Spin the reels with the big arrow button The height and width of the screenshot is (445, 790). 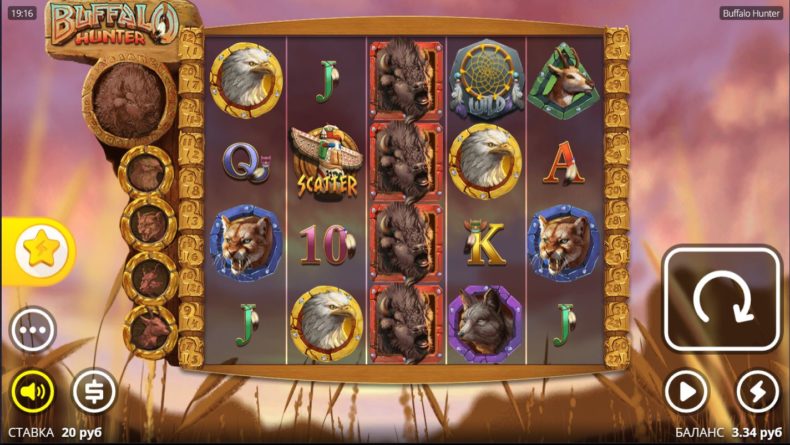pos(721,299)
